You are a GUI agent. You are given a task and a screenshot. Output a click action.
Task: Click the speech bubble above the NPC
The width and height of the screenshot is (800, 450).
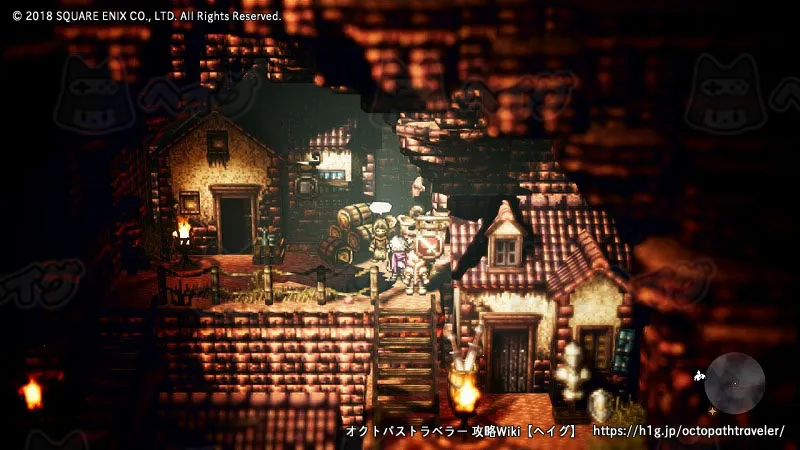380,208
